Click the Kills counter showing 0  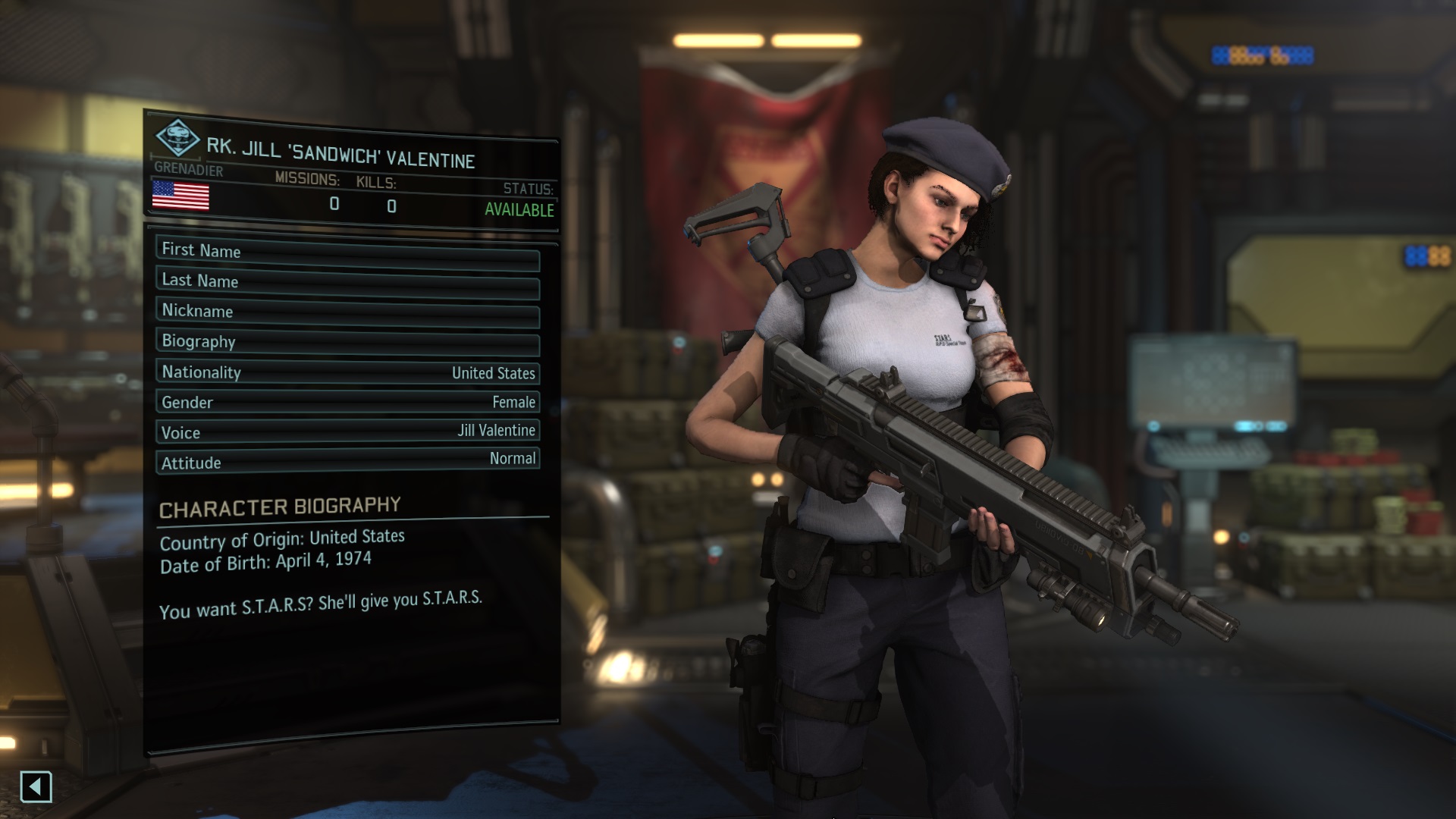[x=391, y=206]
